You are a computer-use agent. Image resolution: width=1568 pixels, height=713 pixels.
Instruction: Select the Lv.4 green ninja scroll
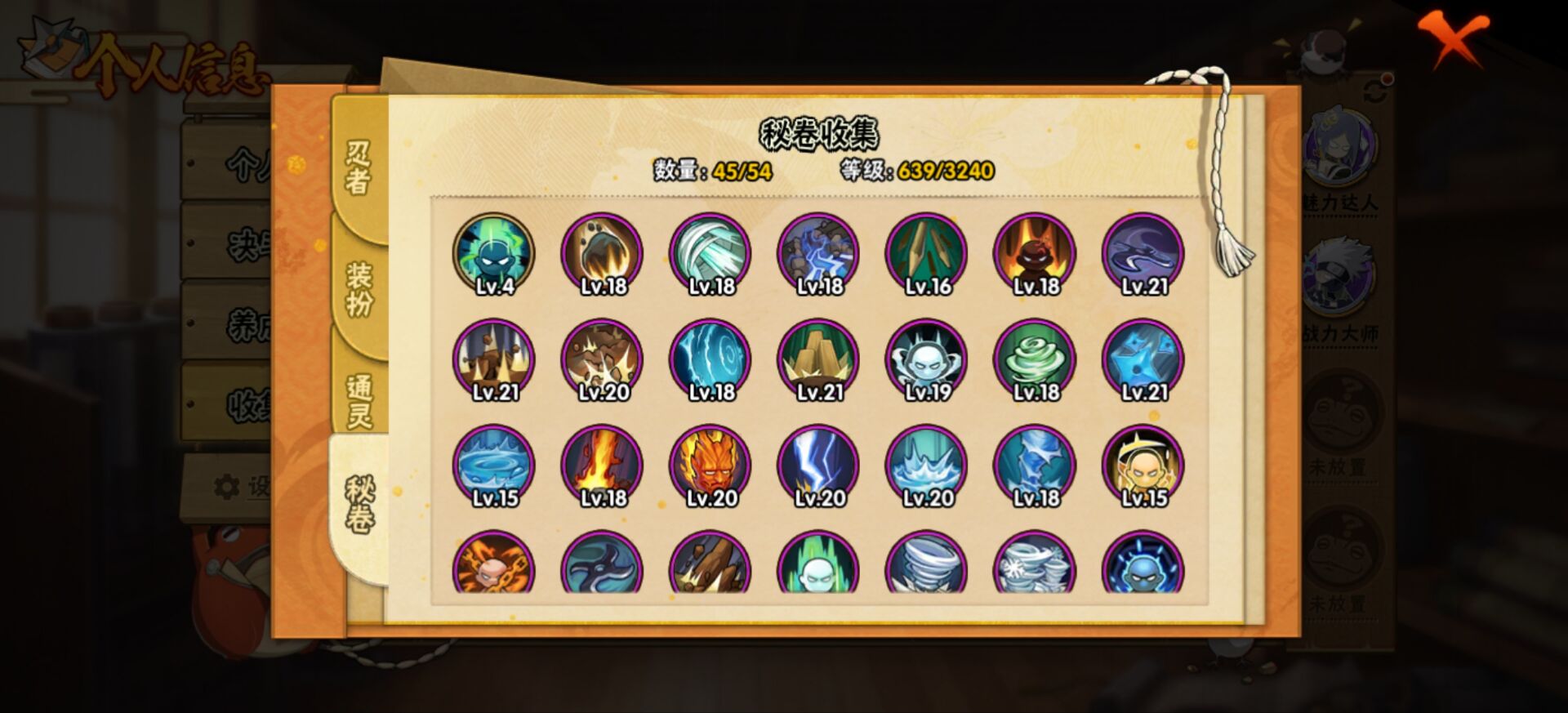pyautogui.click(x=494, y=254)
